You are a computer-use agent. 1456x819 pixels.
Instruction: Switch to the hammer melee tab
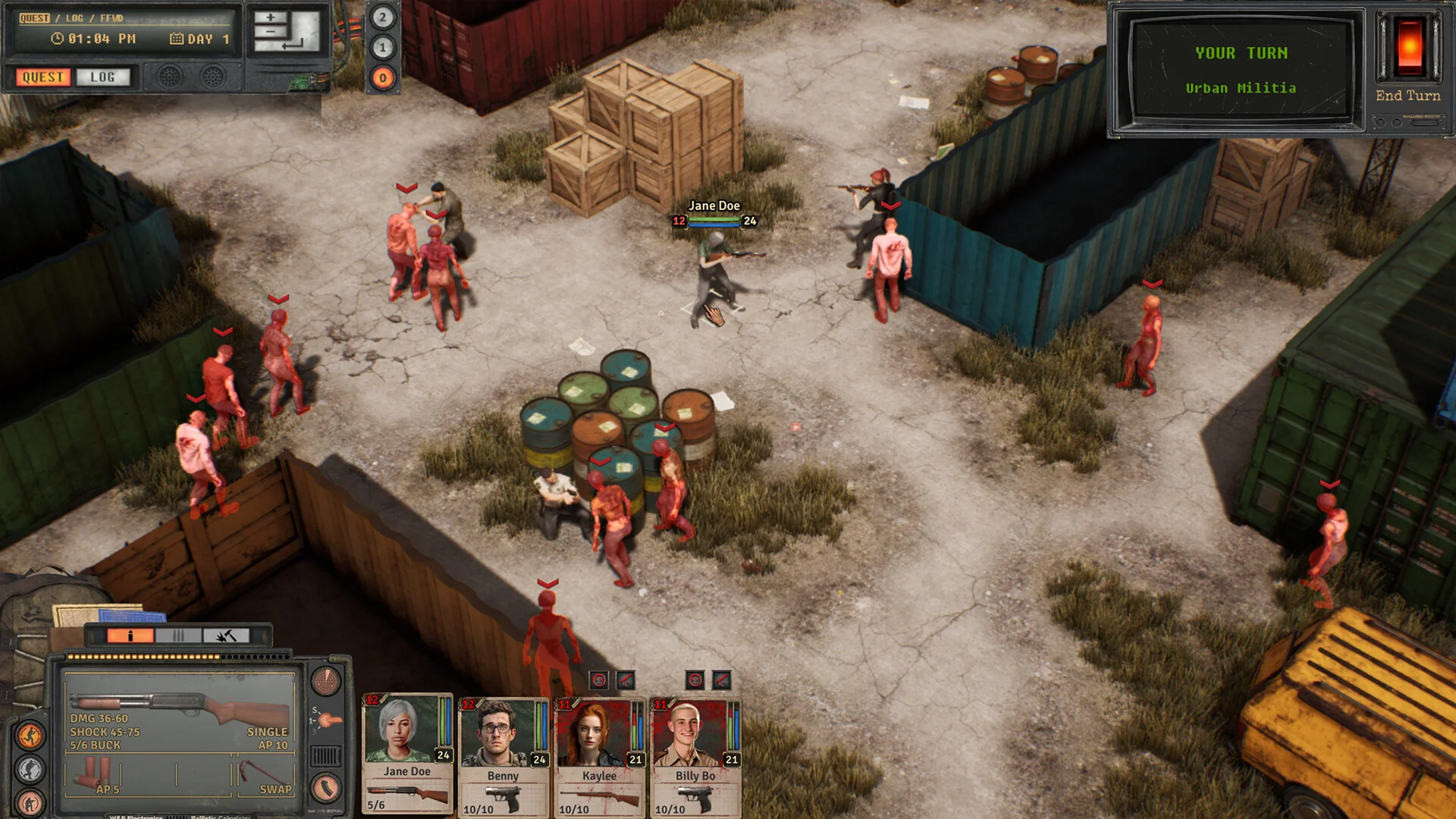[x=225, y=635]
